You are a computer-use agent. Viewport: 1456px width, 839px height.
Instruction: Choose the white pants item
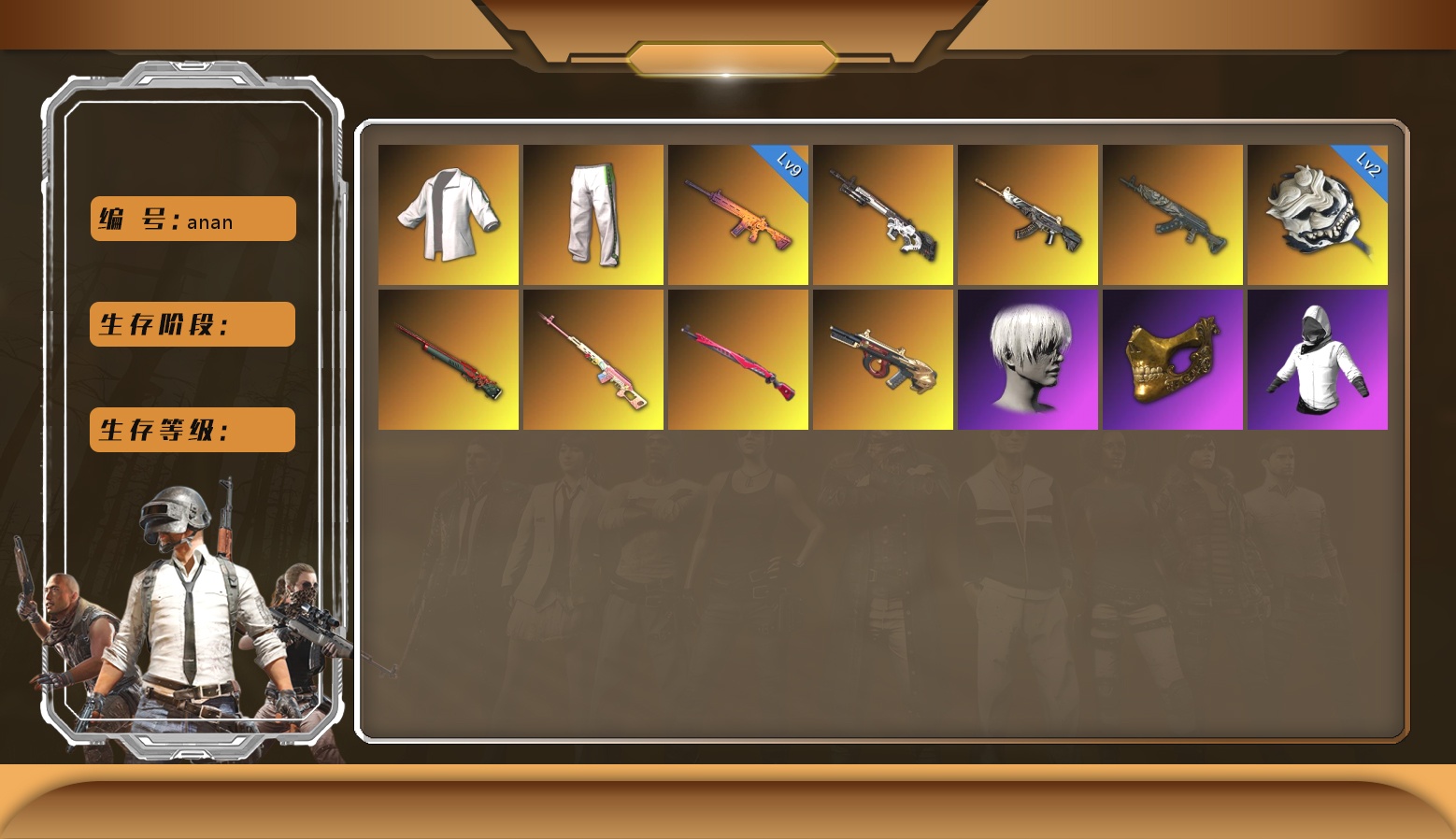(593, 215)
